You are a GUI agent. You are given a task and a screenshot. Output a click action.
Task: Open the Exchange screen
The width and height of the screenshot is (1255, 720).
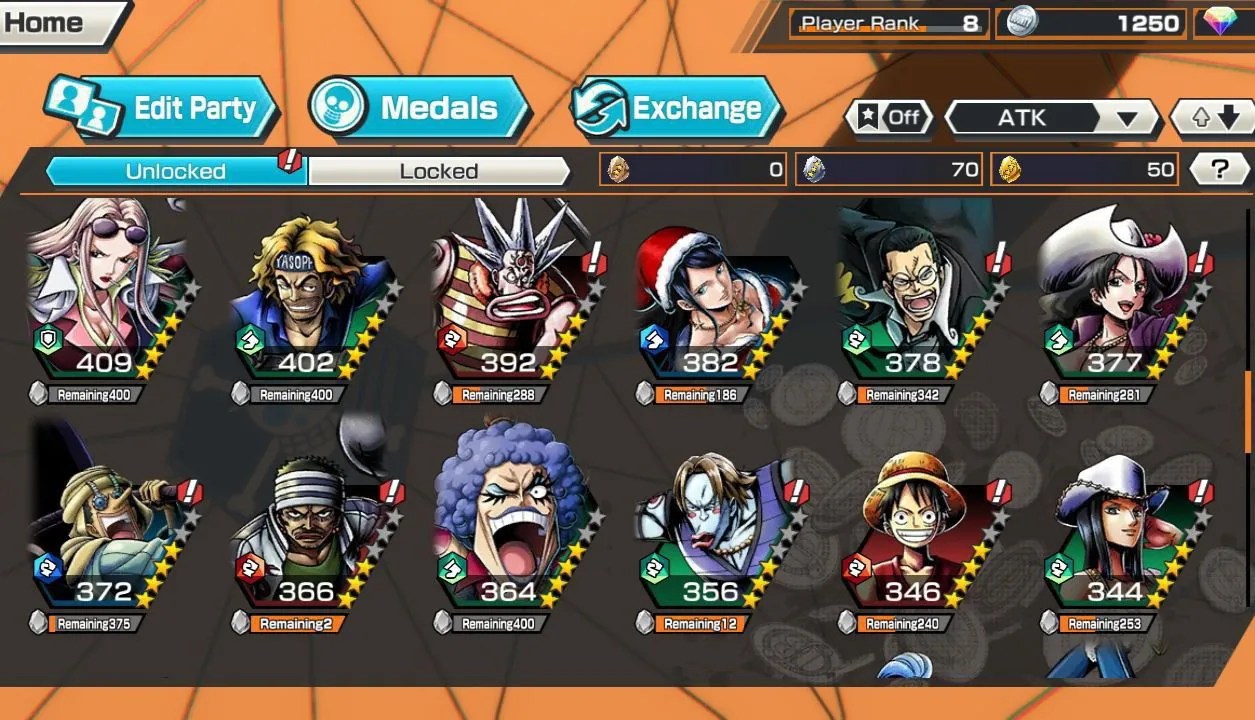pyautogui.click(x=677, y=108)
